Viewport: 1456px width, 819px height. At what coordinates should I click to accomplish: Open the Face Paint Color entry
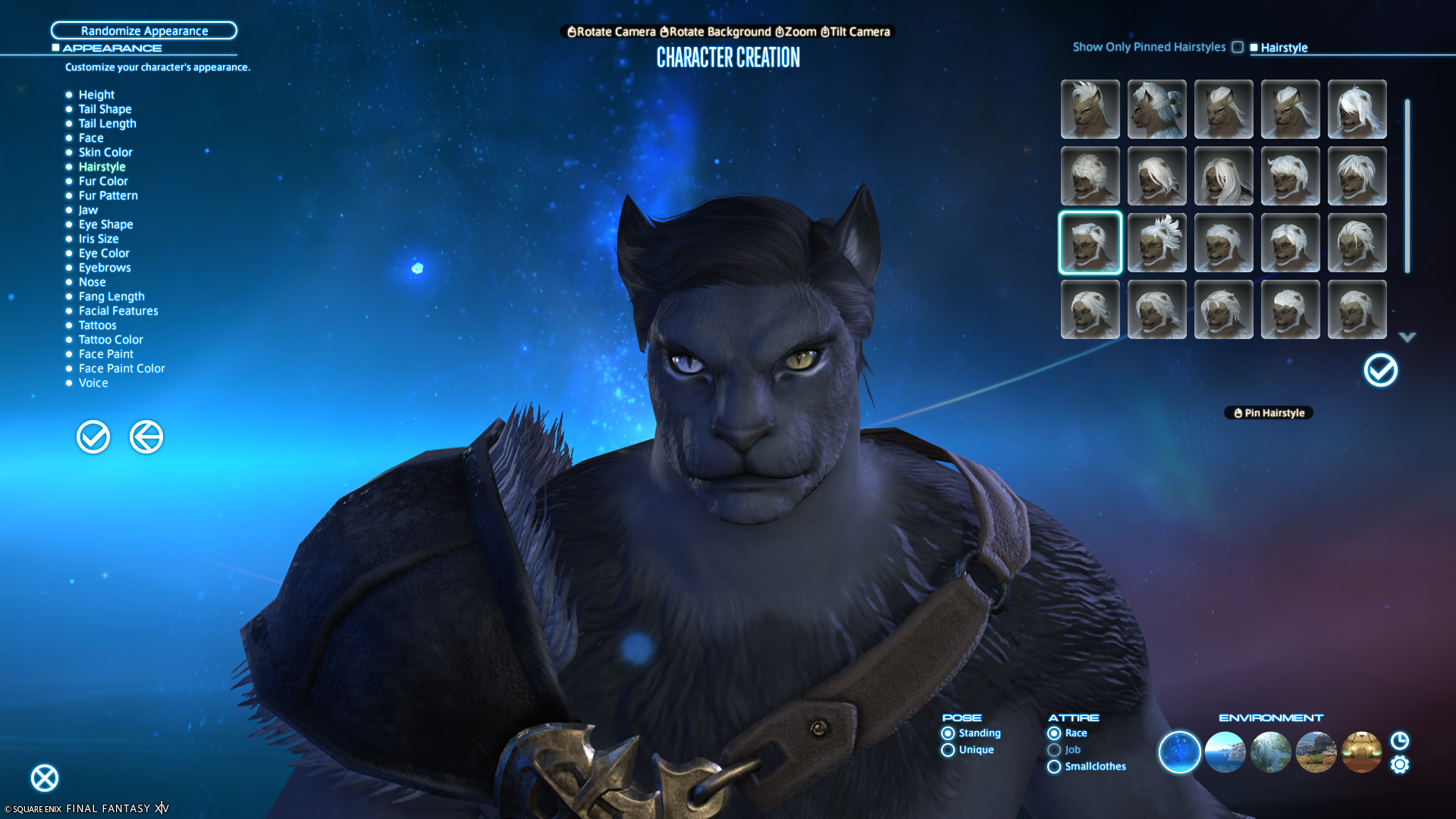coord(121,369)
